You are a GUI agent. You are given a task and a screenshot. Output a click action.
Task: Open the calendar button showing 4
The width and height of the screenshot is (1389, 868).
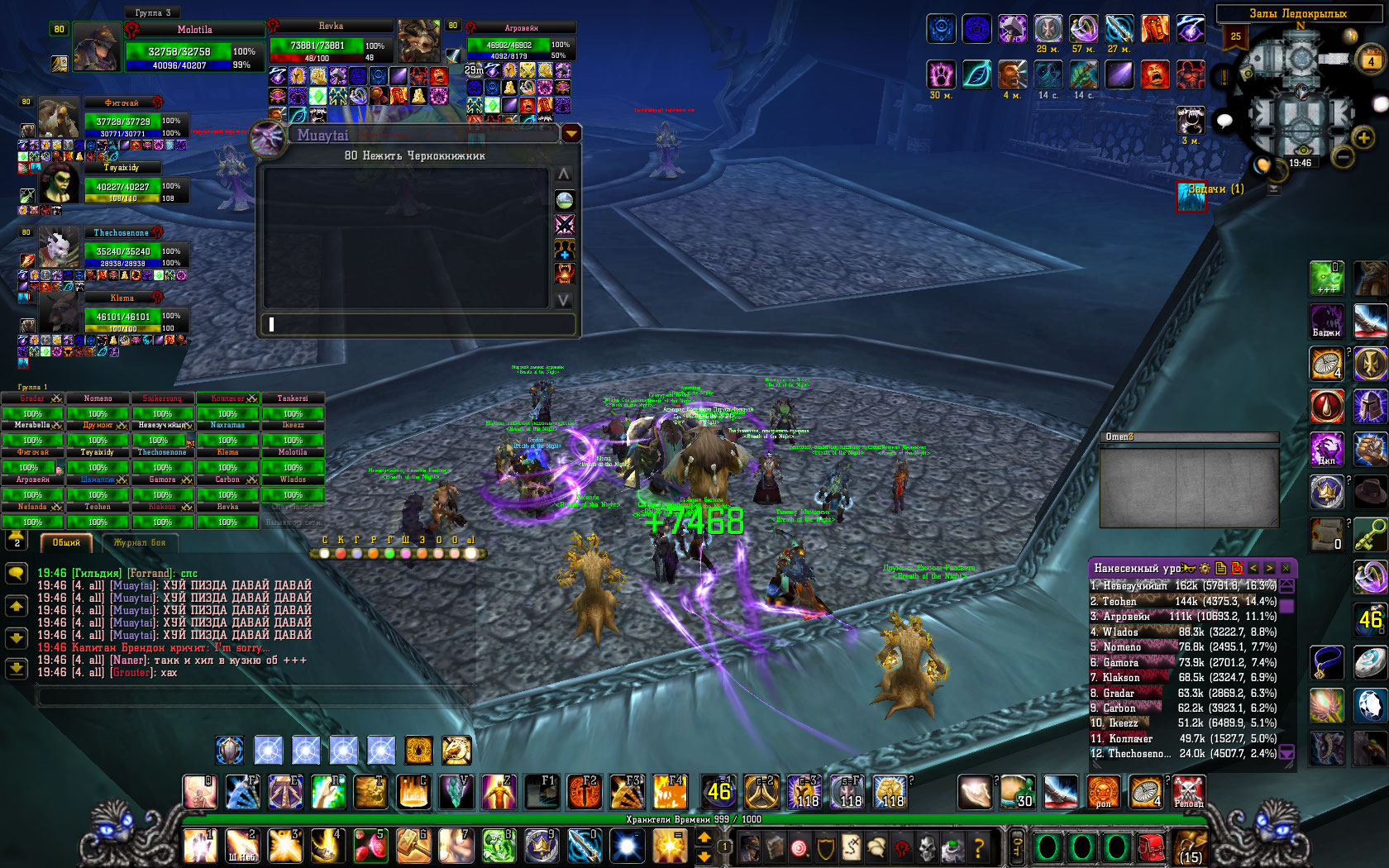pyautogui.click(x=1371, y=60)
